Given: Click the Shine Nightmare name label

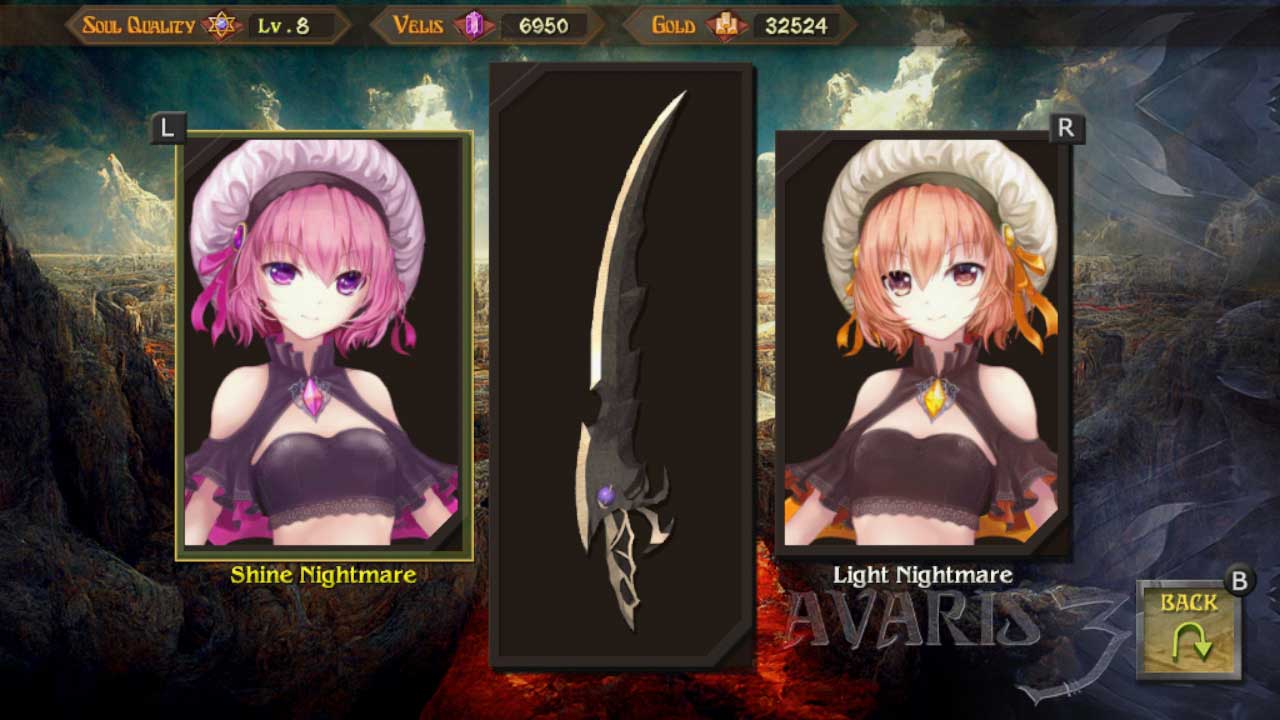Looking at the screenshot, I should [x=325, y=575].
